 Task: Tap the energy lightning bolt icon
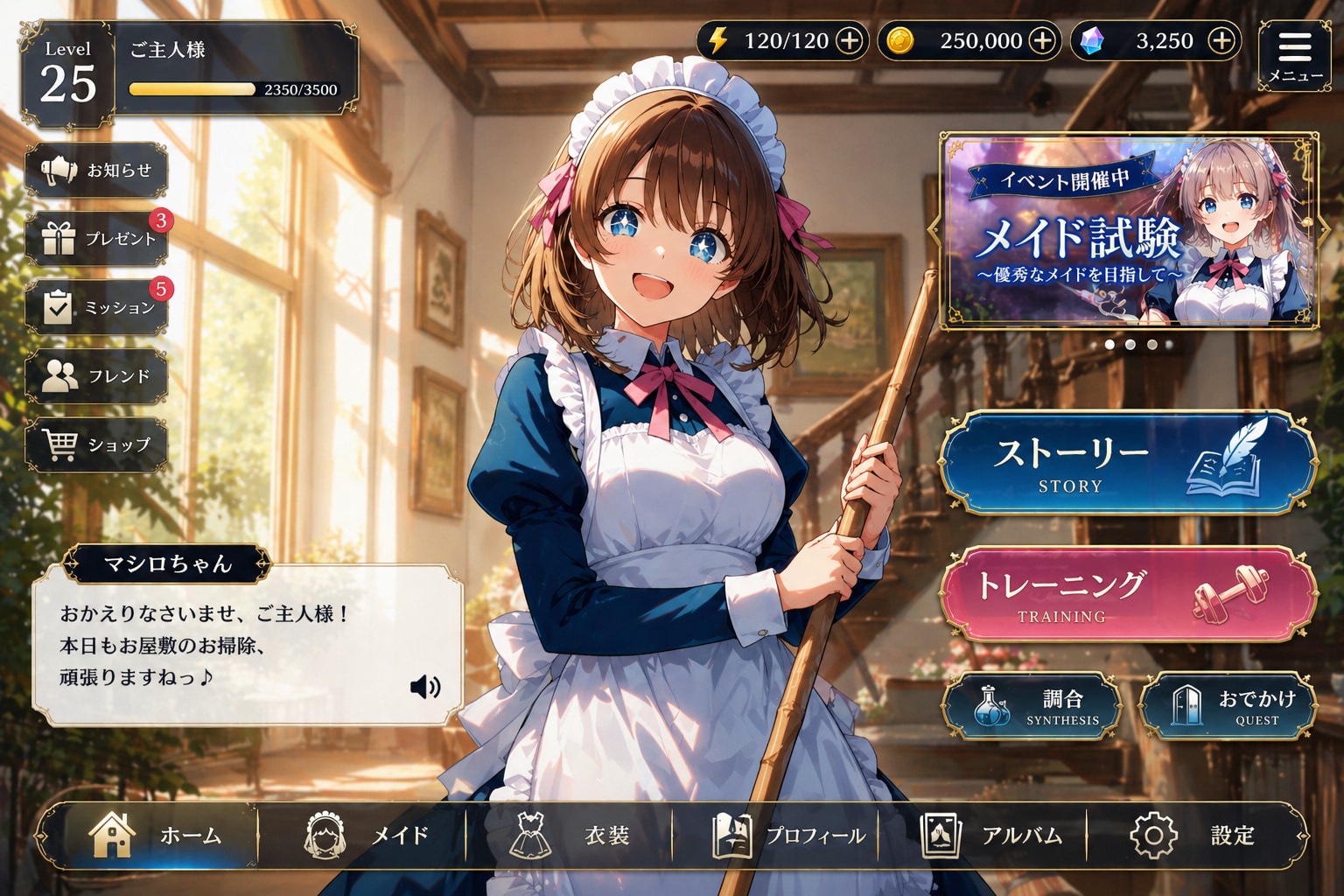pyautogui.click(x=719, y=39)
